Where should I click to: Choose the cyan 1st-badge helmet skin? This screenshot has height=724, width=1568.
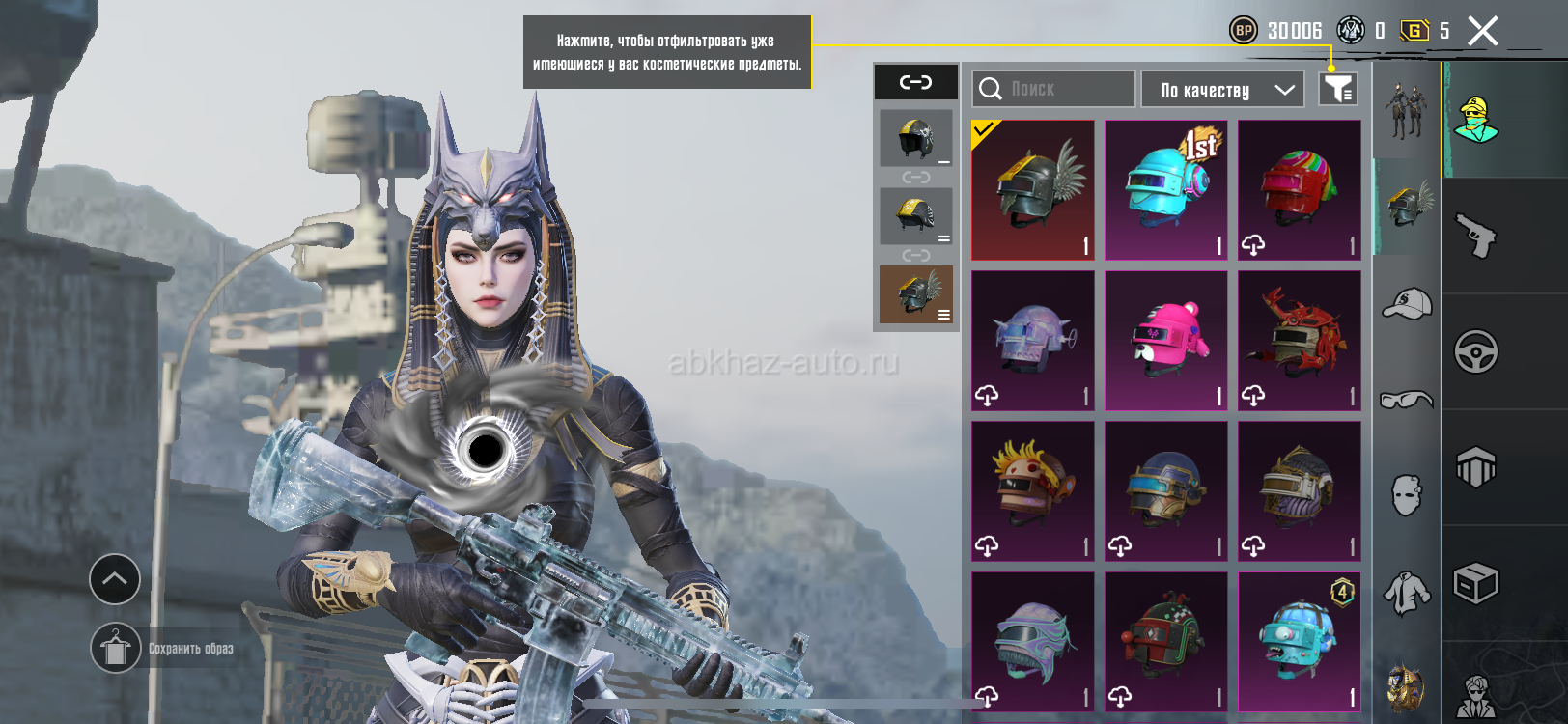(1166, 190)
